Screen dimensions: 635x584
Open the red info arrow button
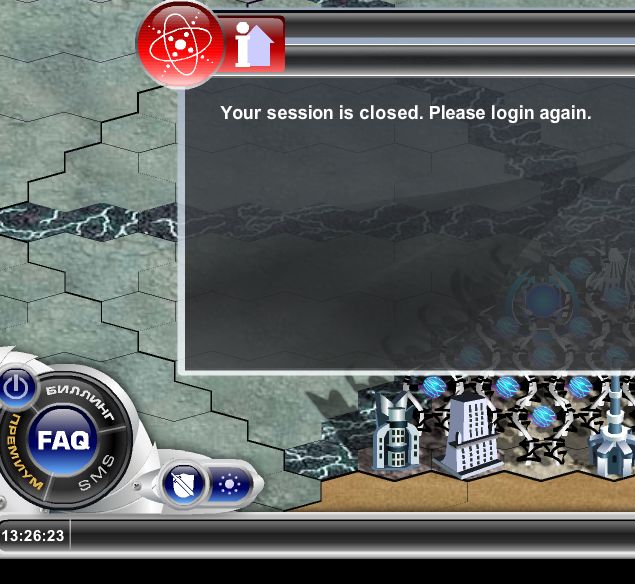coord(254,45)
